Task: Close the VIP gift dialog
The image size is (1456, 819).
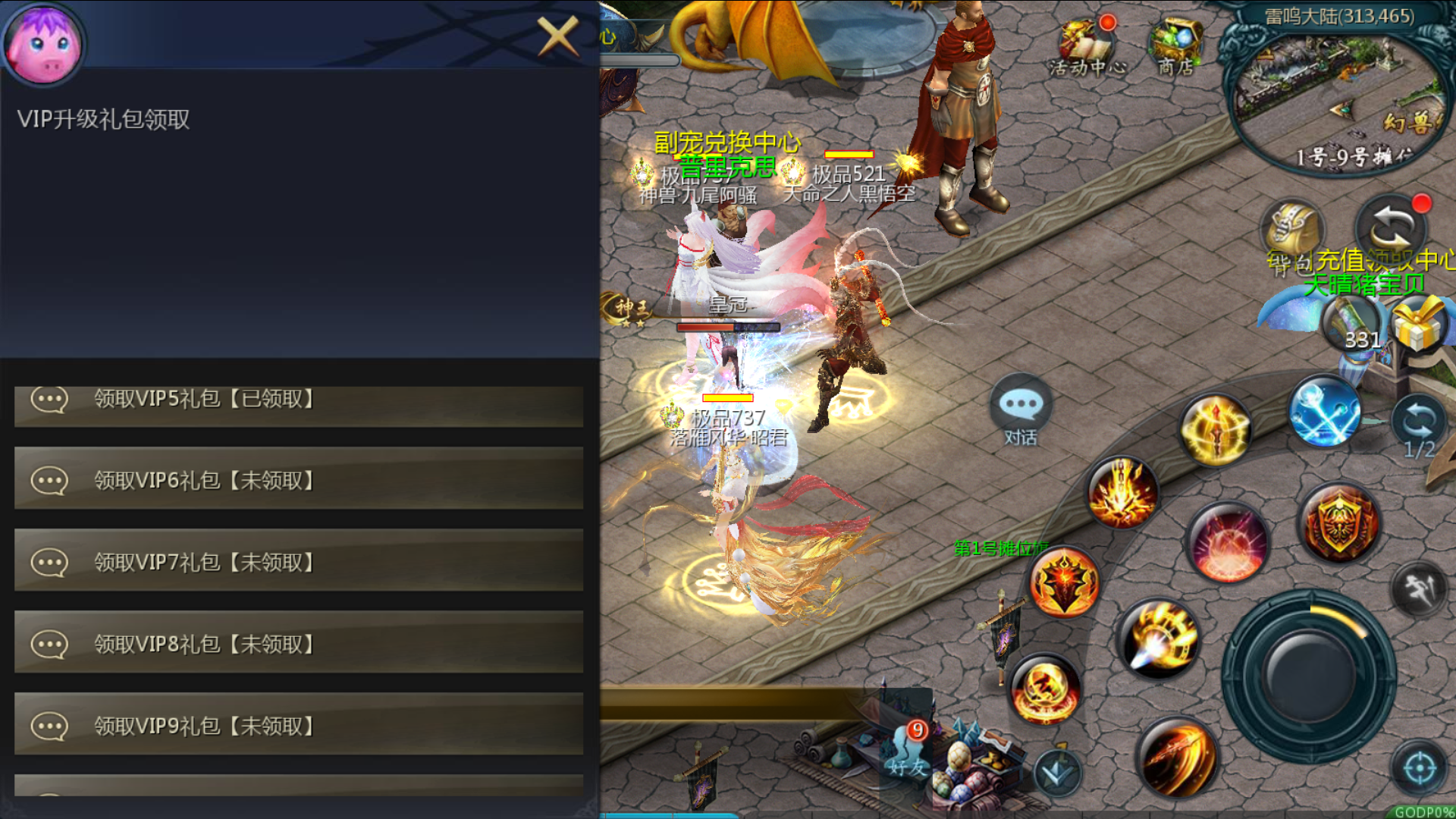Action: coord(557,36)
